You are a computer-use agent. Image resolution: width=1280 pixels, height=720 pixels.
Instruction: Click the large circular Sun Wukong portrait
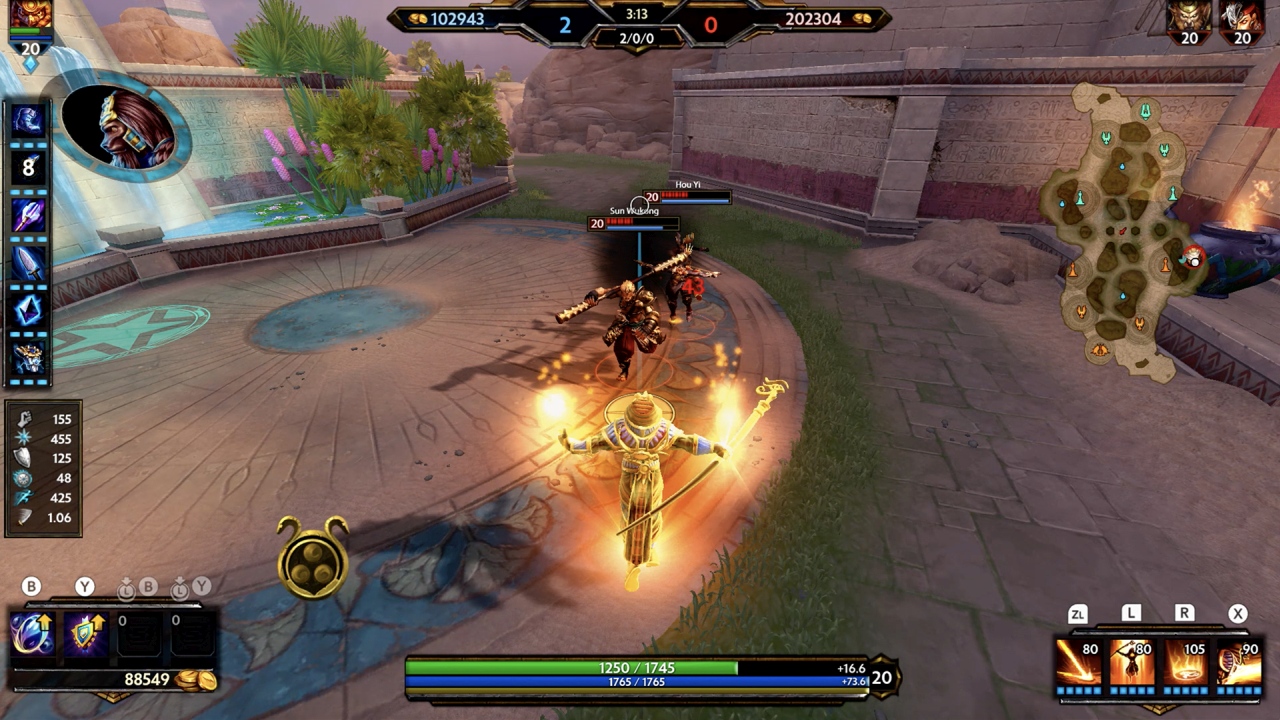click(x=124, y=127)
